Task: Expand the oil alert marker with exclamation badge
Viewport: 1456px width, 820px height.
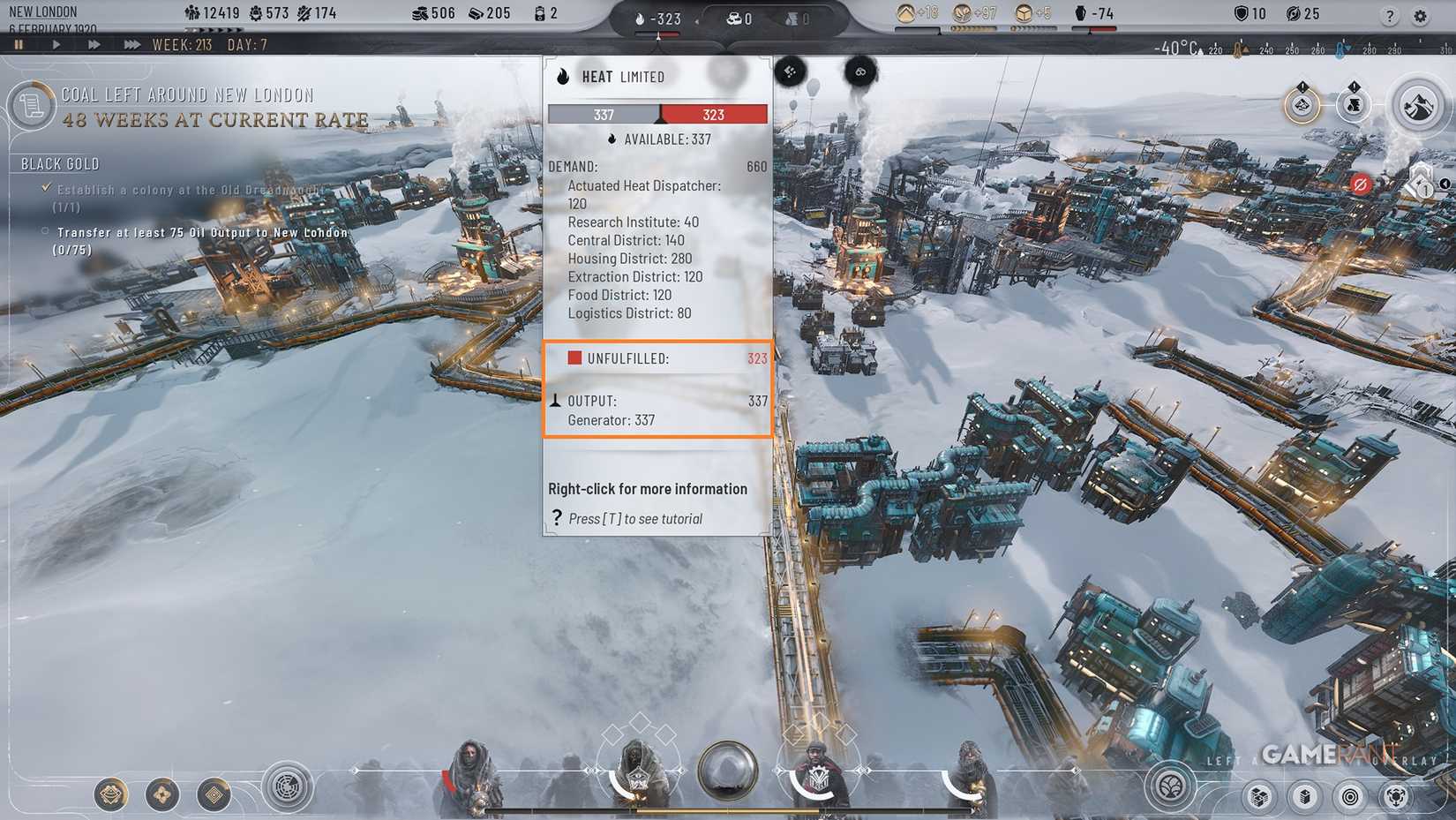Action: point(1354,105)
